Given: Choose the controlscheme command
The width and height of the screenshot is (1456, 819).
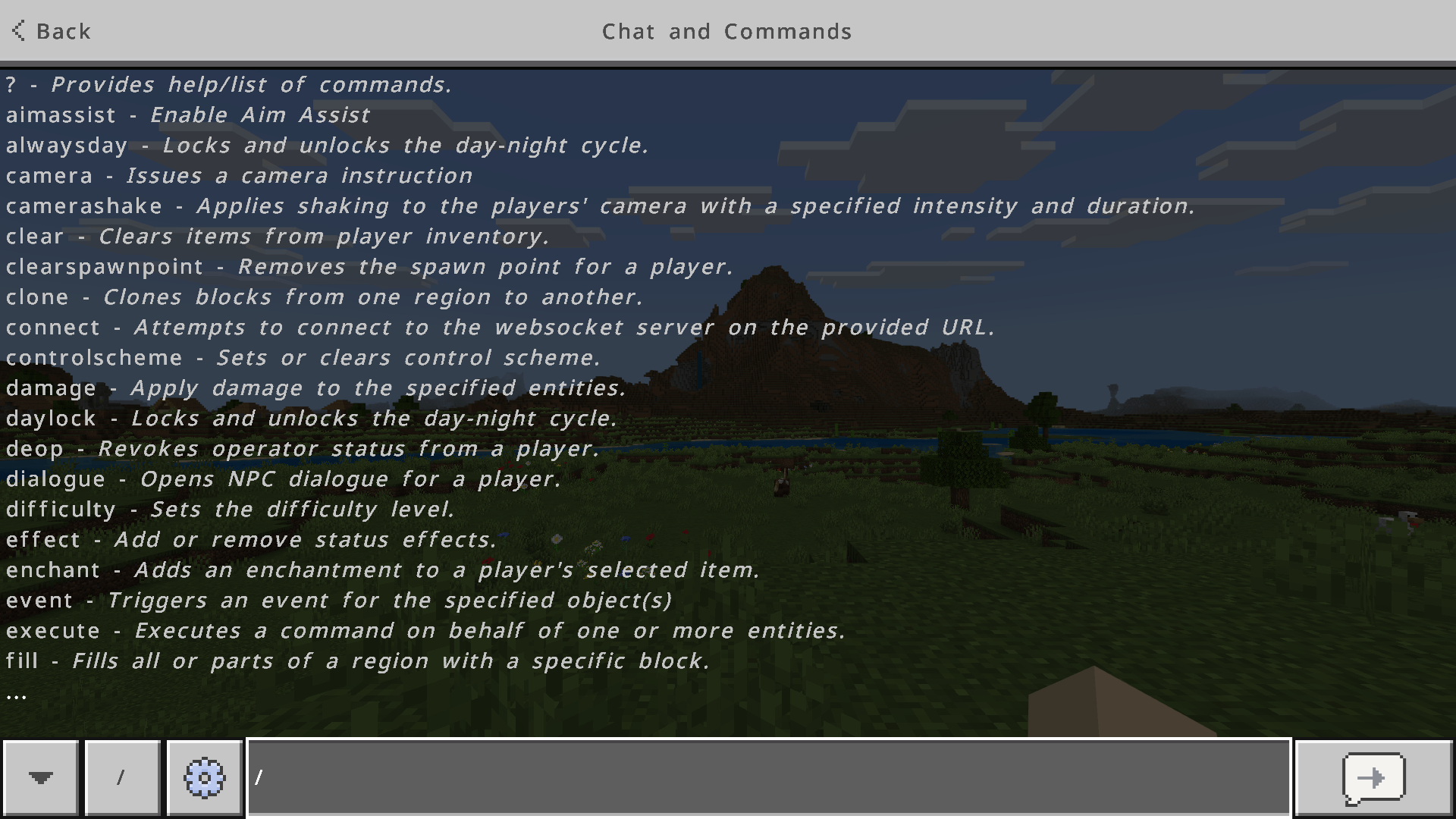Looking at the screenshot, I should pyautogui.click(x=93, y=357).
